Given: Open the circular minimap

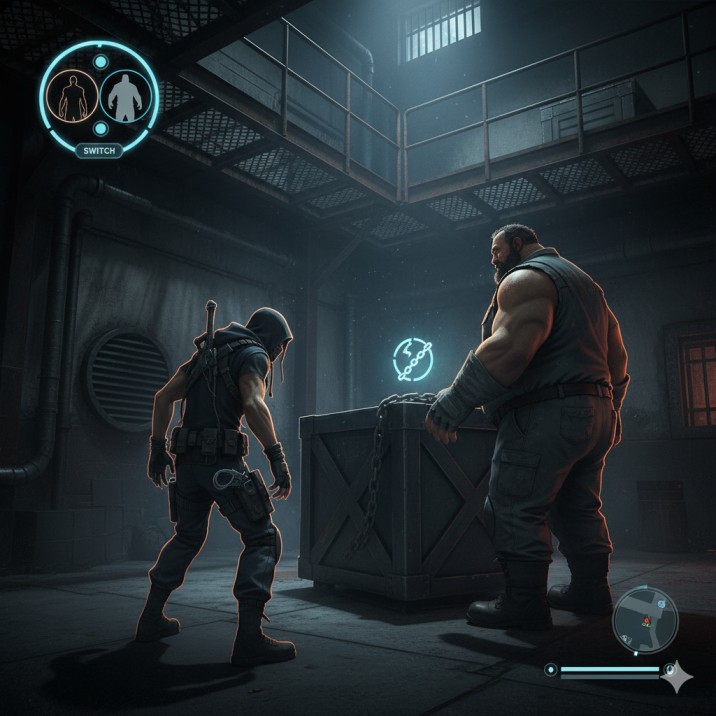Looking at the screenshot, I should point(645,618).
